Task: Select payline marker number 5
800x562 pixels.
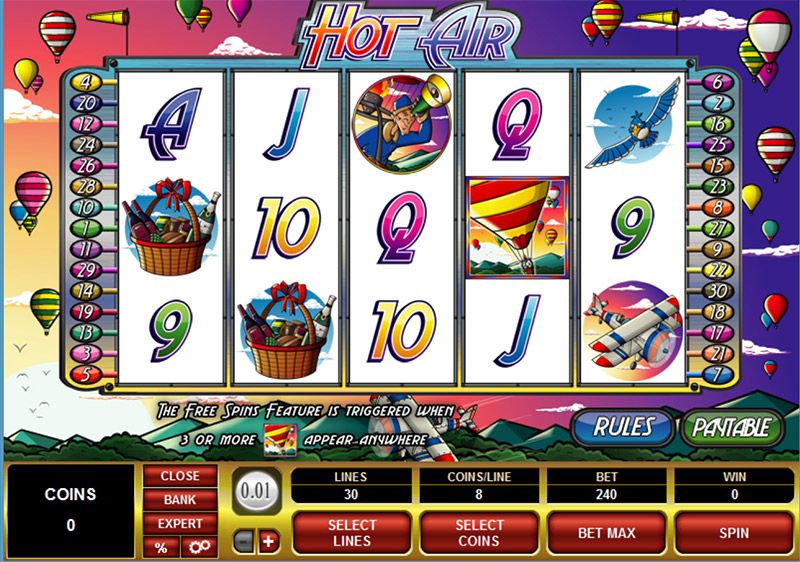Action: tap(83, 373)
